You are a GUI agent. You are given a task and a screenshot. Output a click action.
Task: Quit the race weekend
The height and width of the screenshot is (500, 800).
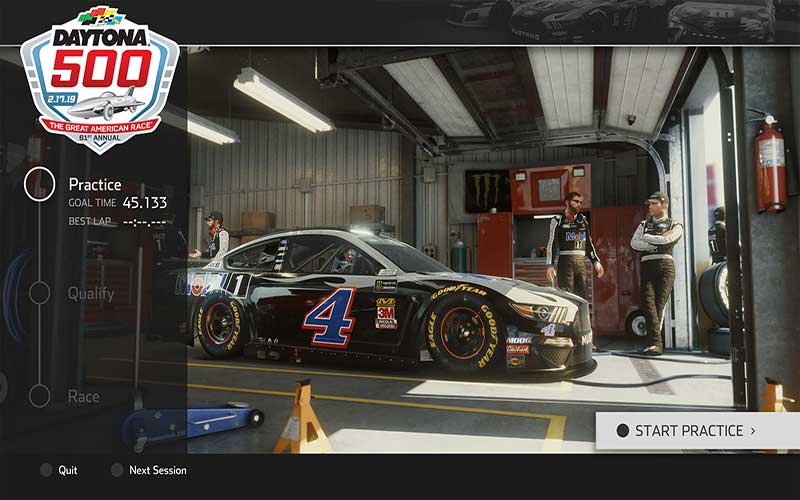[58, 470]
